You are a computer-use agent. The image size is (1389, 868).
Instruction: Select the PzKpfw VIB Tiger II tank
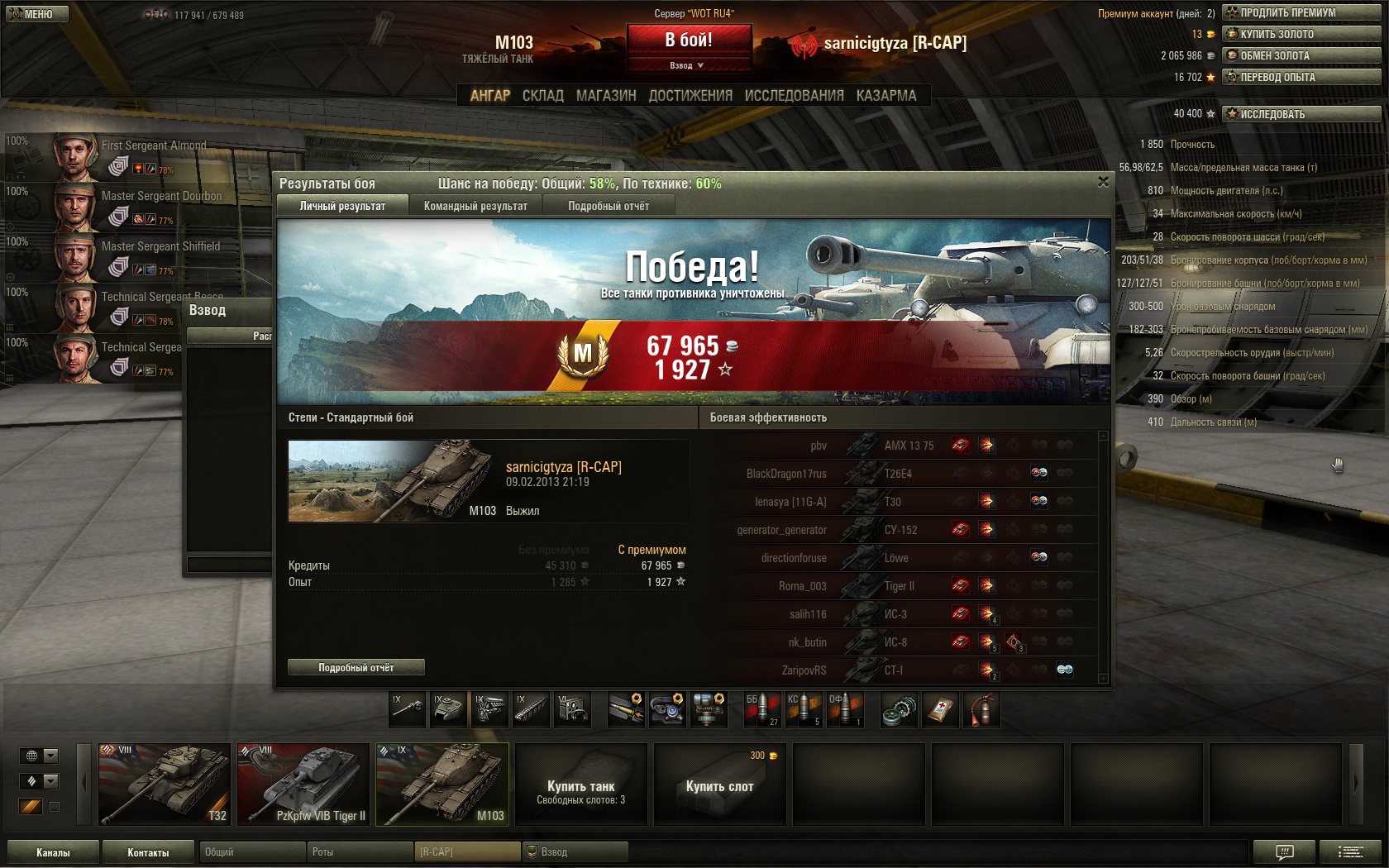tap(303, 784)
